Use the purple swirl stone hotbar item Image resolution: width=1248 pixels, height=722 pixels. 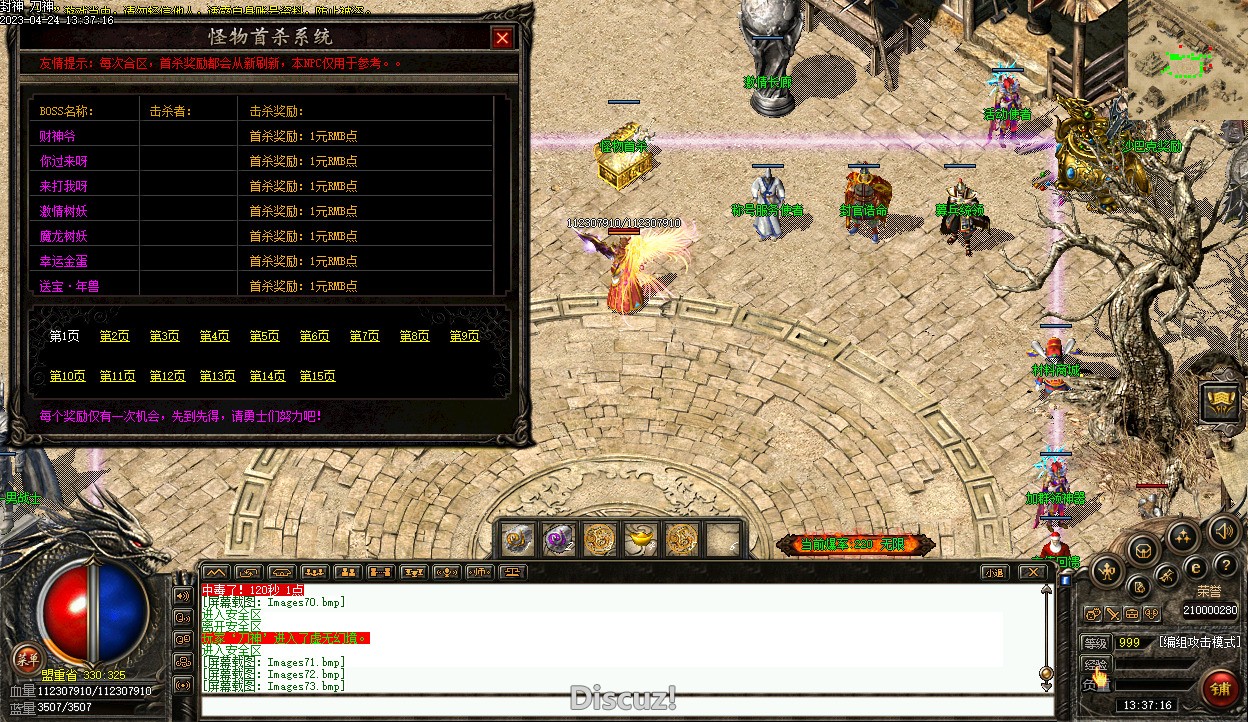coord(558,539)
